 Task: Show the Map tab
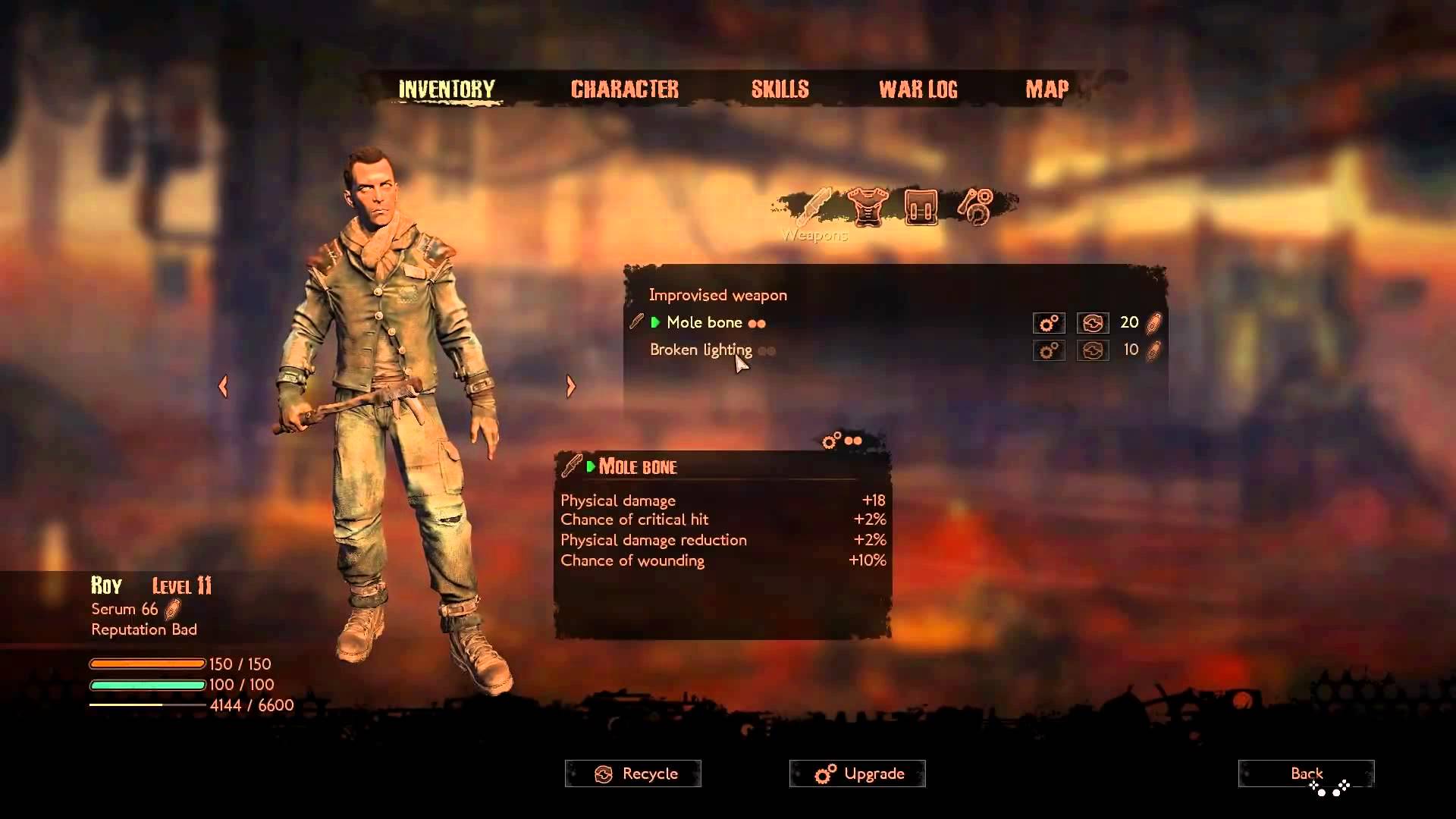coord(1046,89)
